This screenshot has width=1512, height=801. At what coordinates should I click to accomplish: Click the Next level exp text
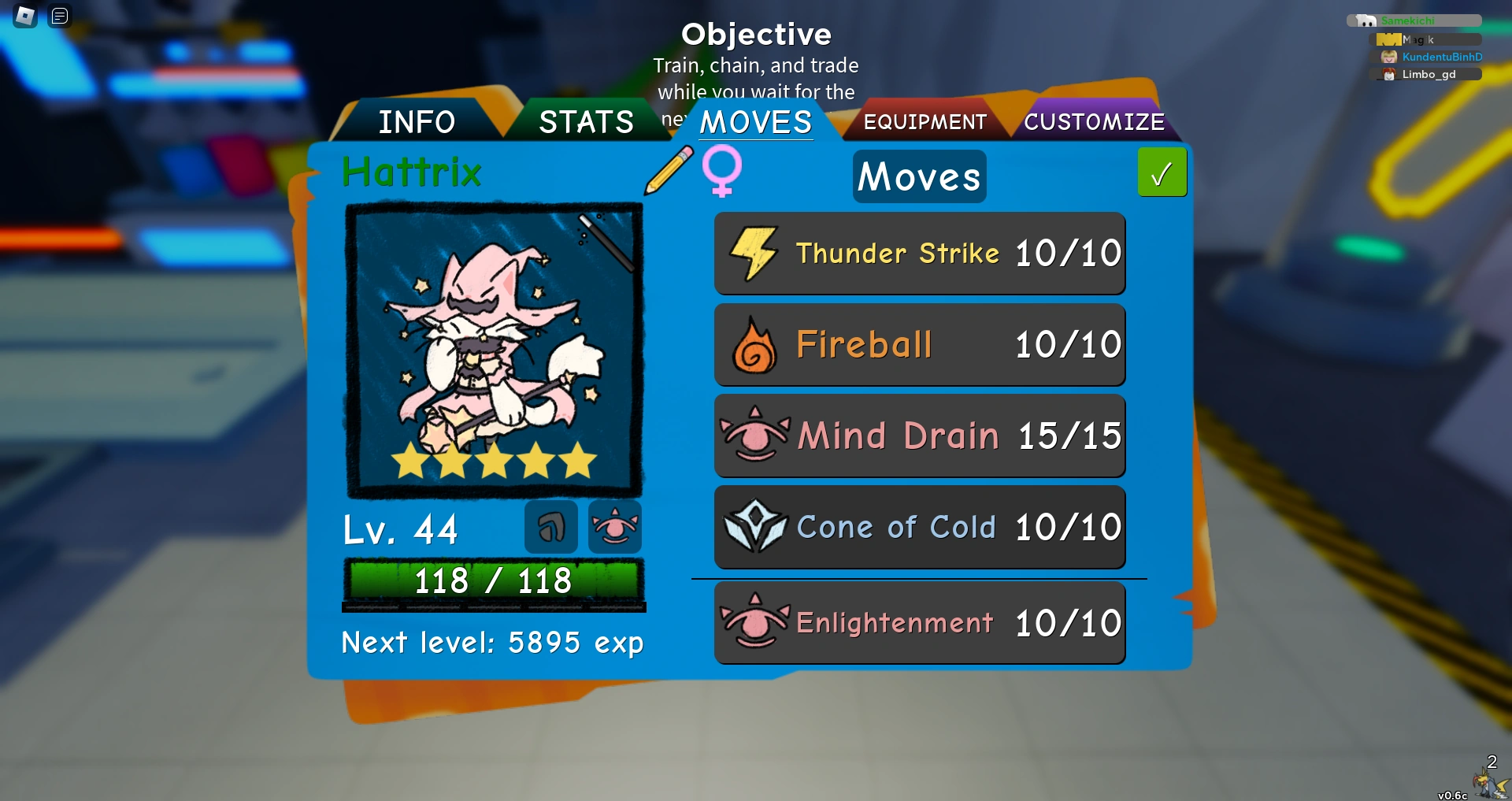coord(492,642)
